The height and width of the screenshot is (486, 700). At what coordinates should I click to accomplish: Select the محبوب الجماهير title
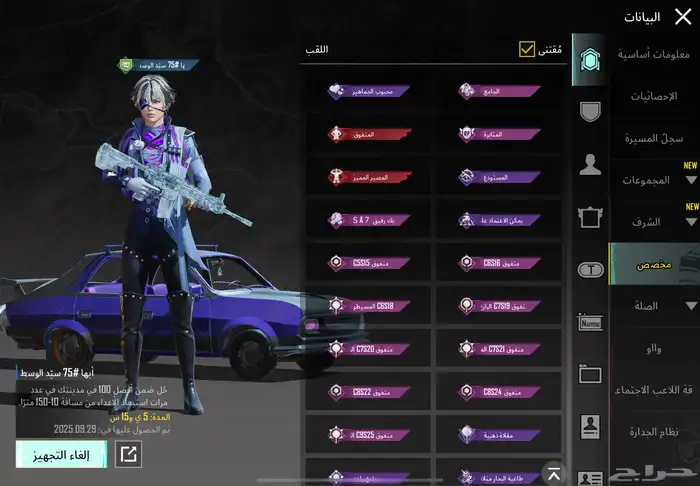(367, 91)
